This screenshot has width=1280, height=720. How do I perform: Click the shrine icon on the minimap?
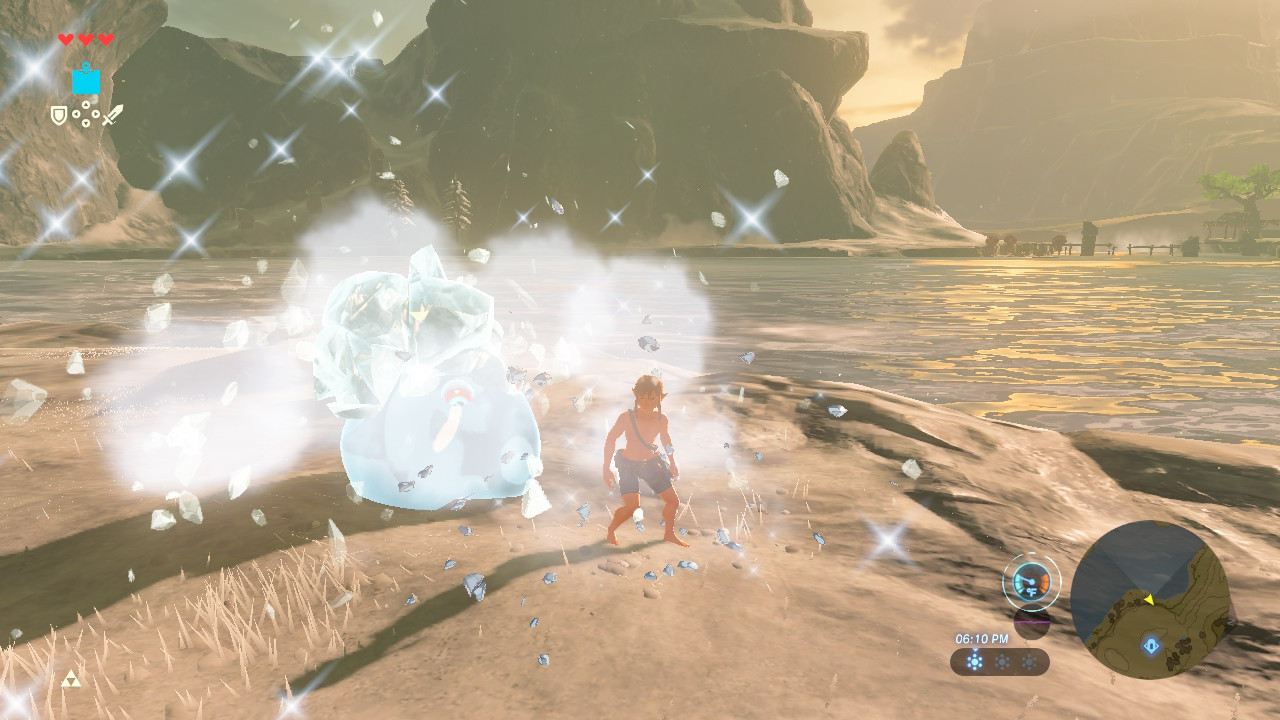1150,646
